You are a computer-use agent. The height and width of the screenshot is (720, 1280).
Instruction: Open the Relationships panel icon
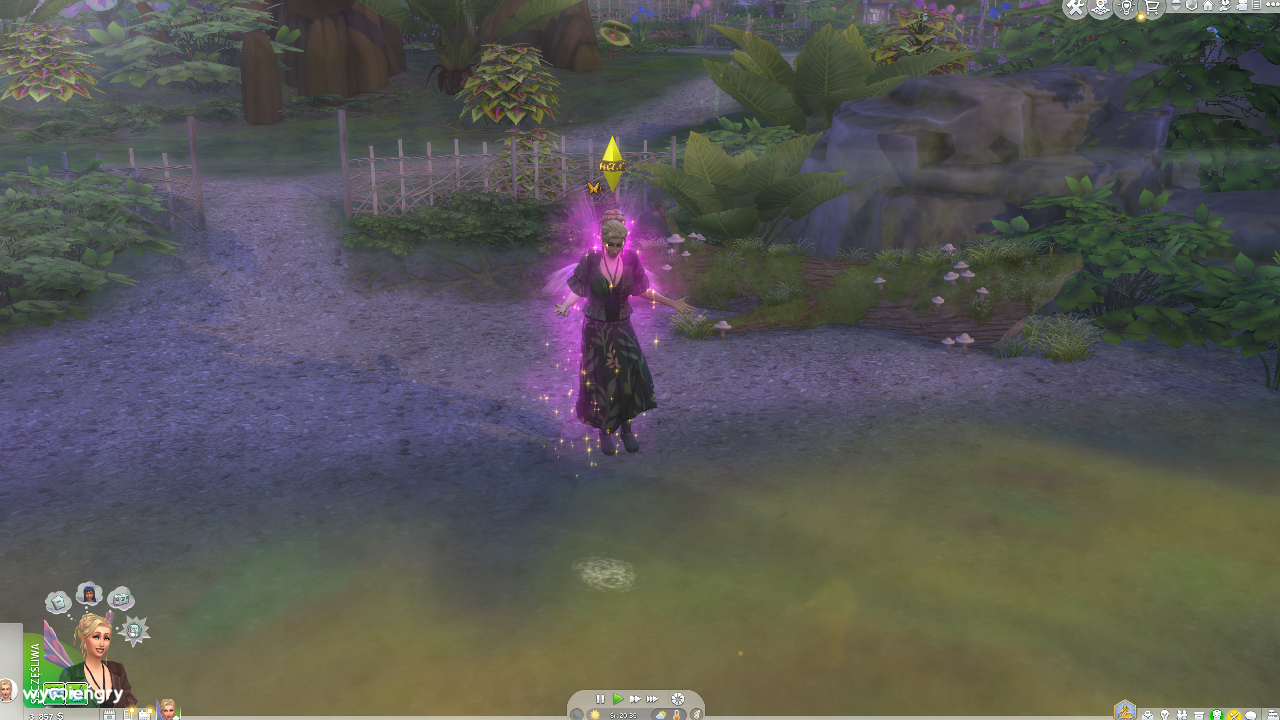coord(1182,714)
